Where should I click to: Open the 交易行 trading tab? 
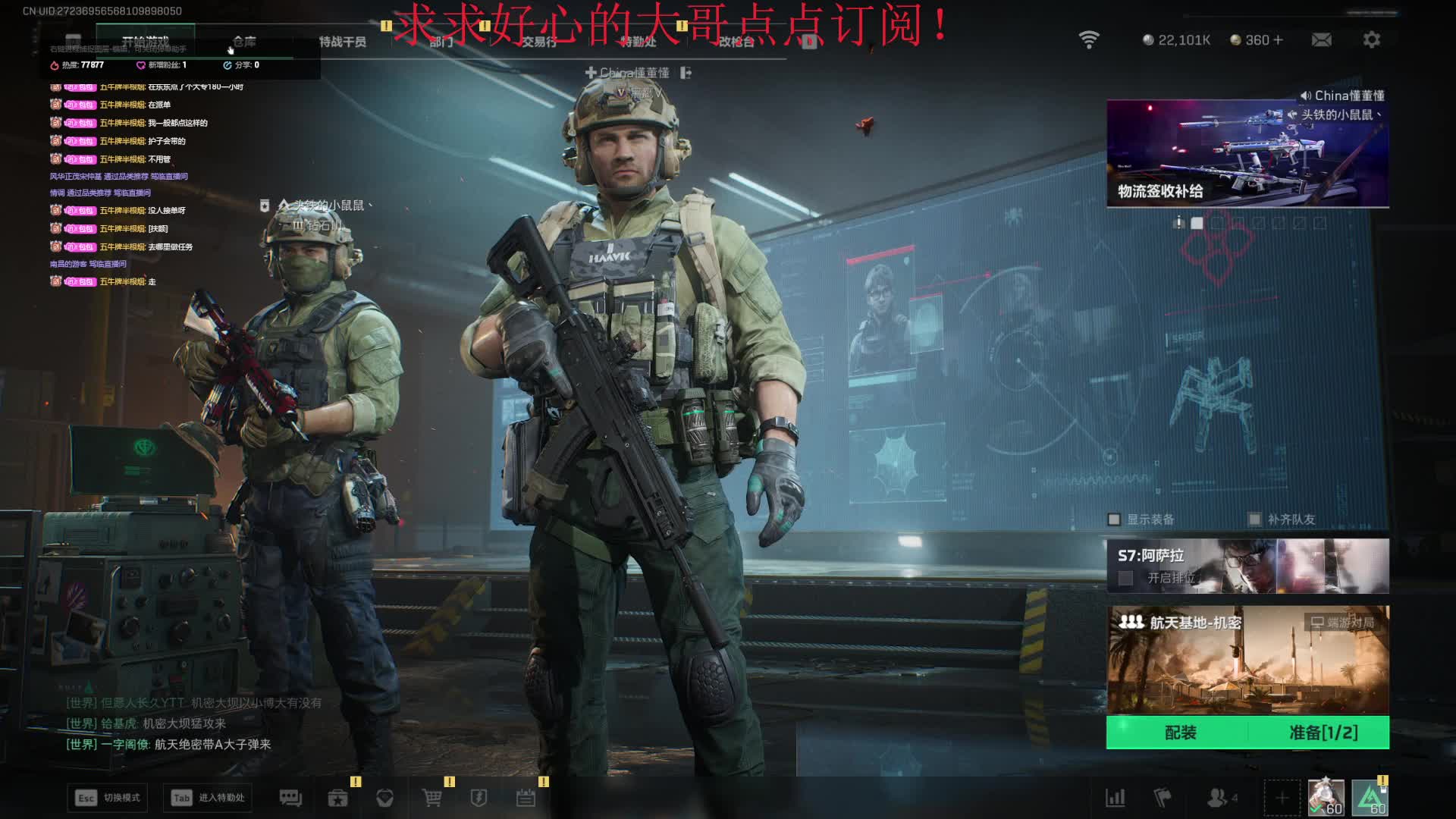point(538,42)
